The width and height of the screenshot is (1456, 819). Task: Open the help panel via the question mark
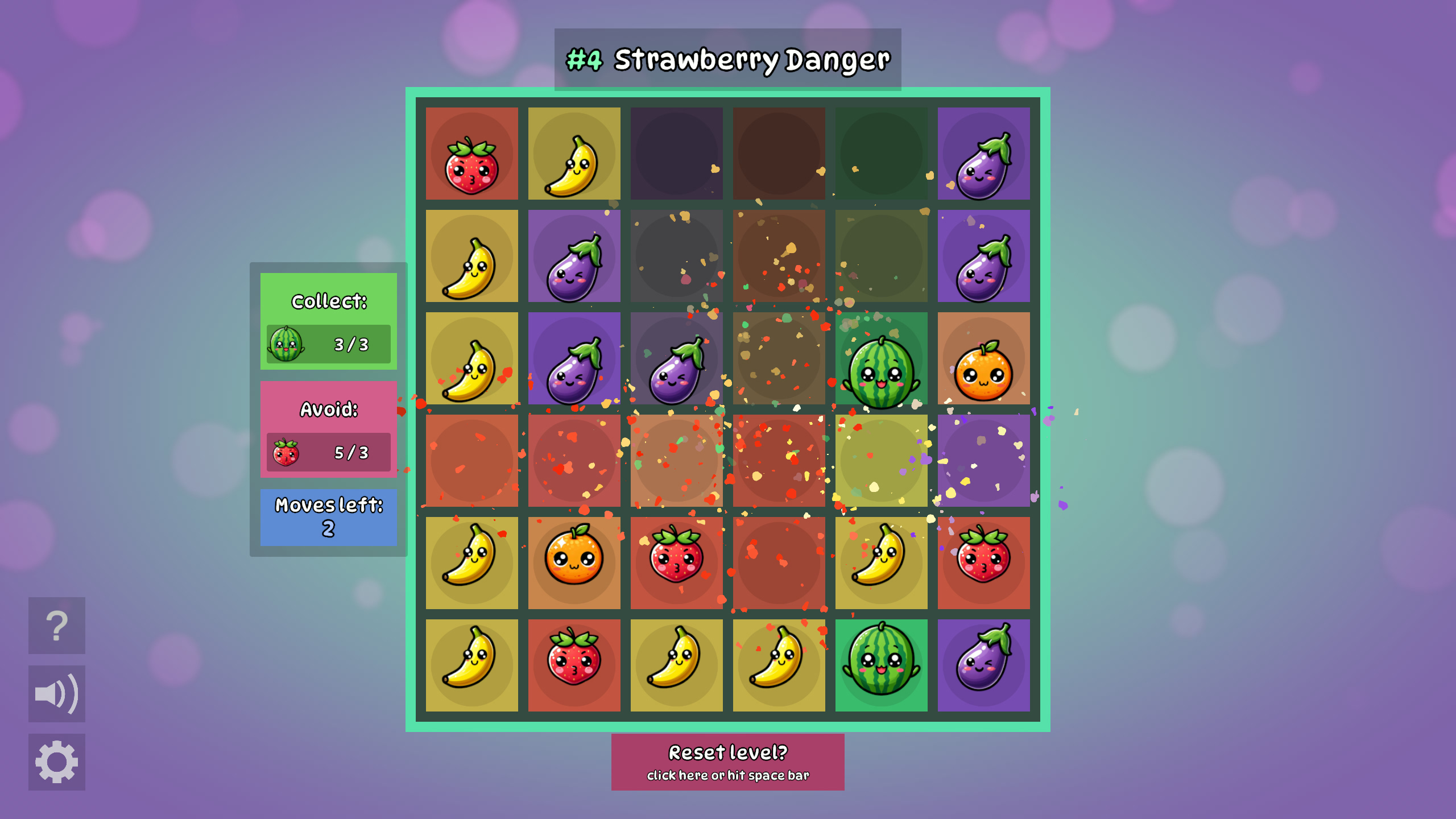(56, 624)
